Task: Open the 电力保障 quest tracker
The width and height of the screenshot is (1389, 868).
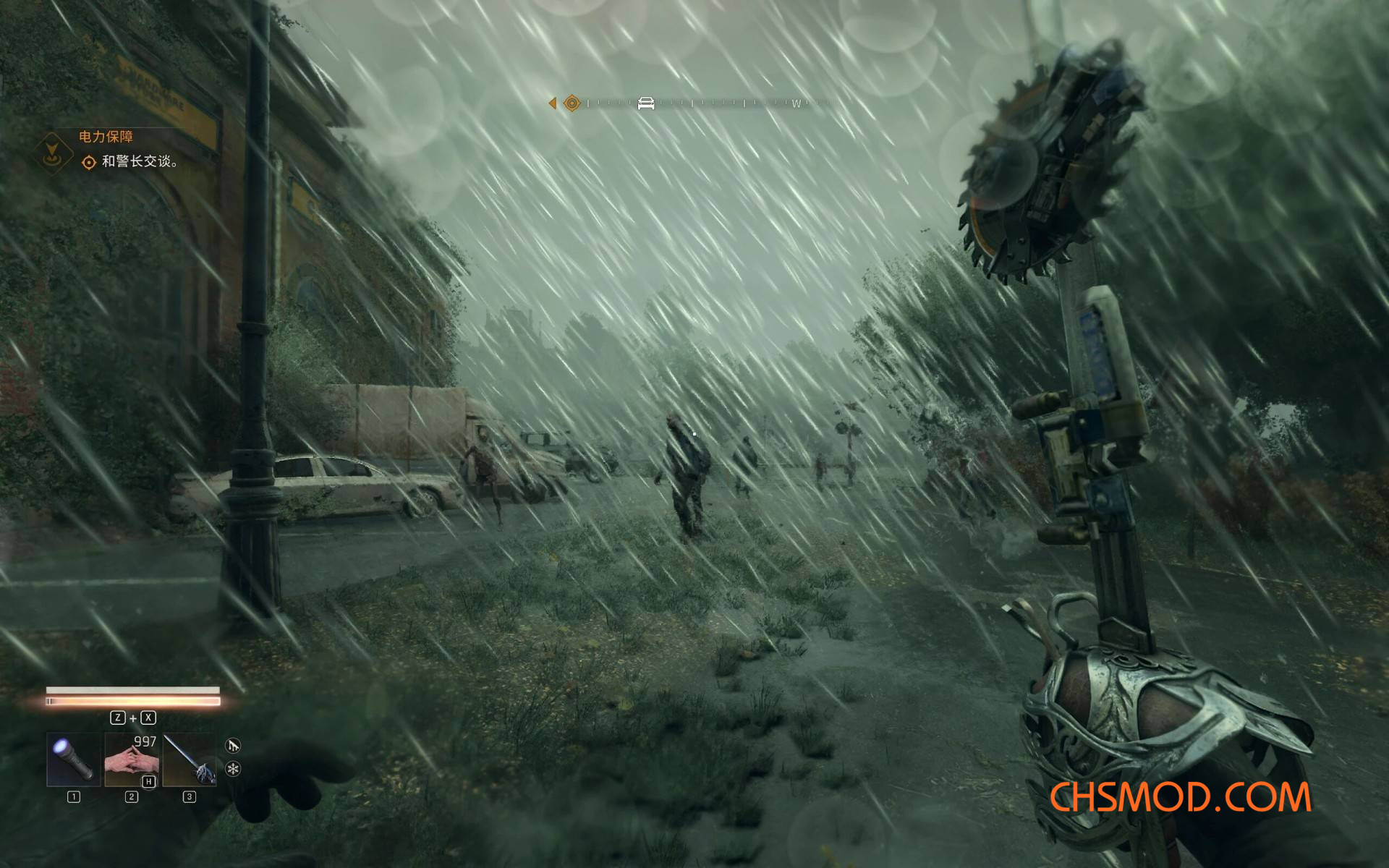Action: pyautogui.click(x=106, y=137)
